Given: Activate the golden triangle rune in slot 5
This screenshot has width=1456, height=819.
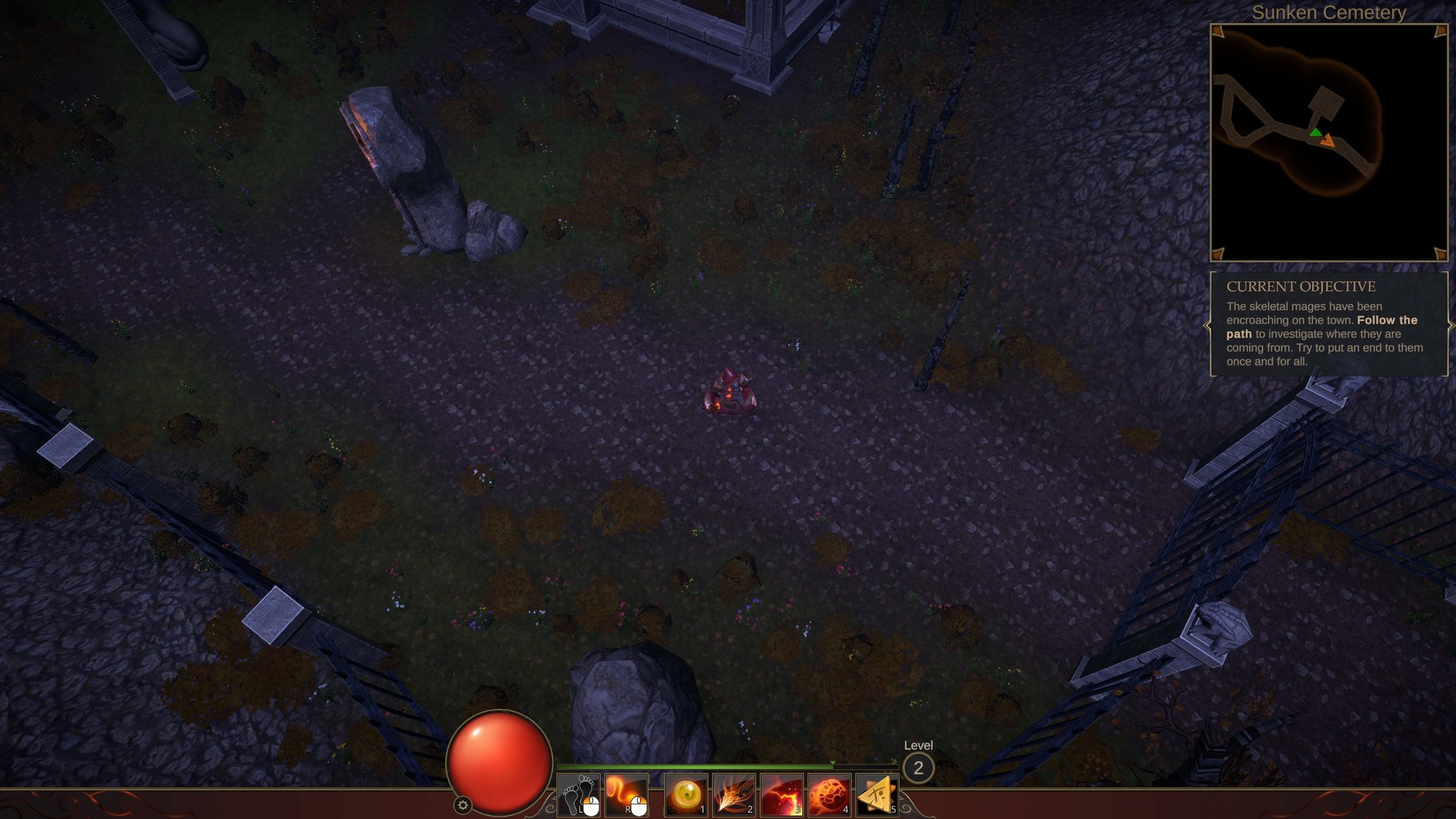Looking at the screenshot, I should click(877, 795).
